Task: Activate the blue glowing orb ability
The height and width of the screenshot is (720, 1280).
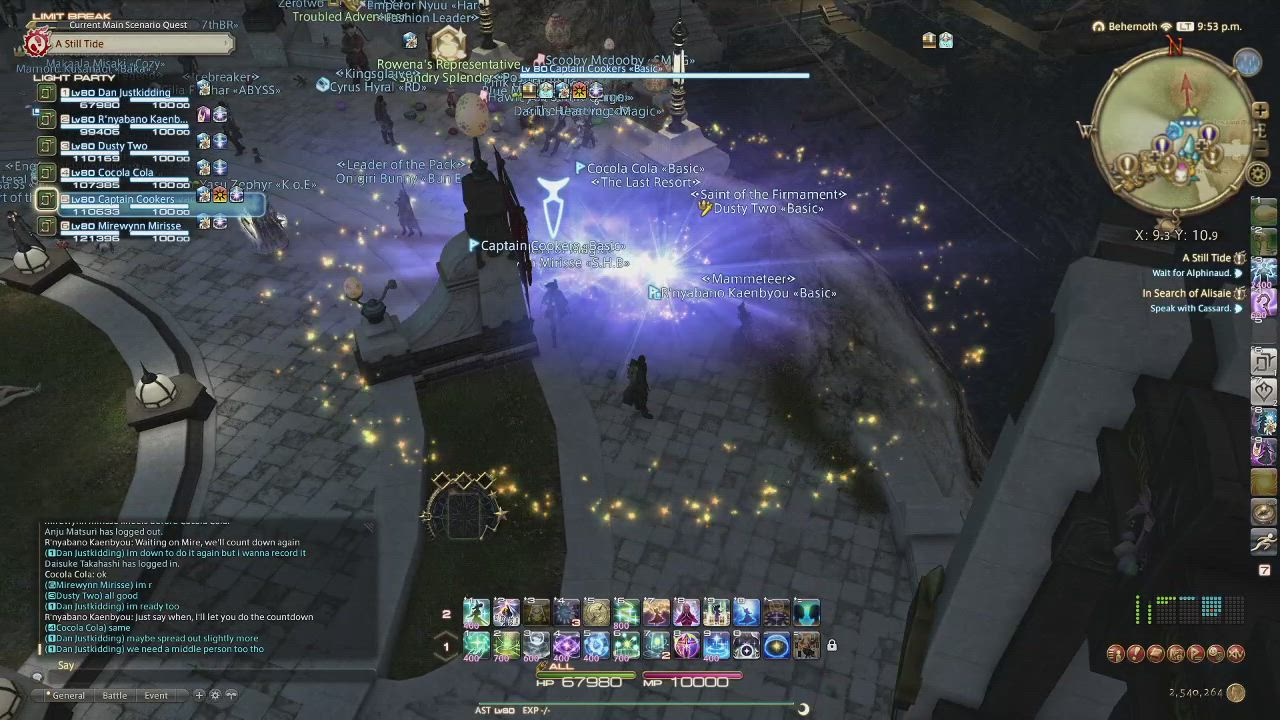Action: click(x=776, y=646)
